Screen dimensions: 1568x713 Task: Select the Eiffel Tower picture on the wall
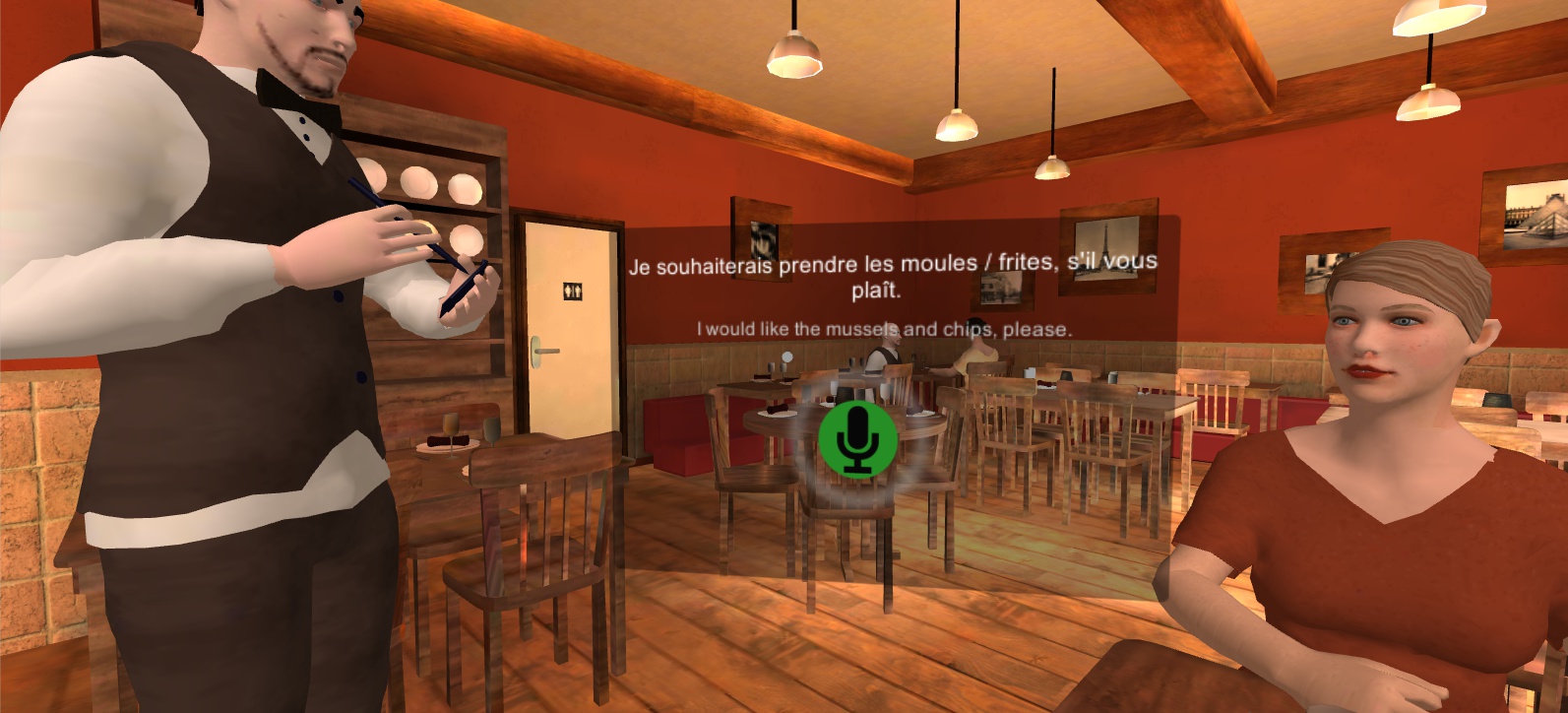(x=1107, y=246)
